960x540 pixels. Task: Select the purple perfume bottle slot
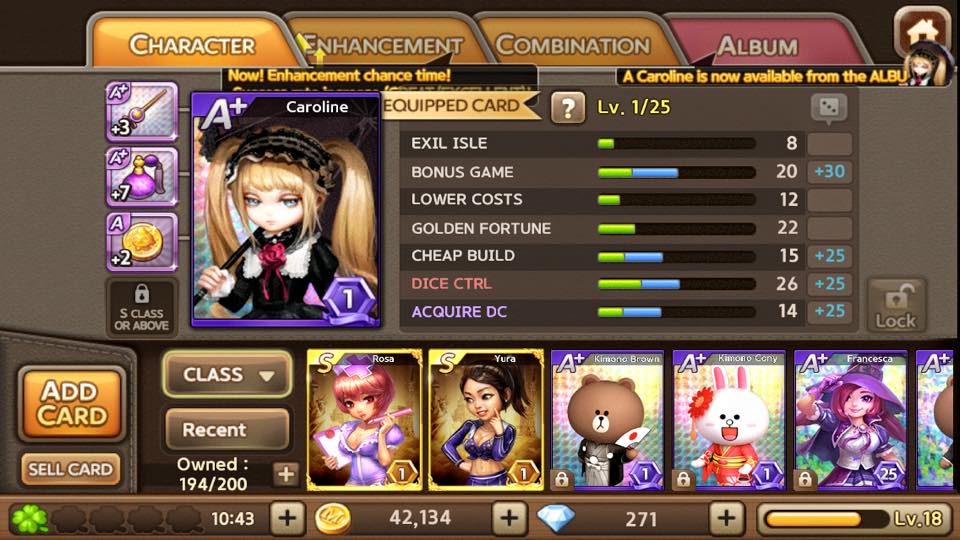click(141, 178)
